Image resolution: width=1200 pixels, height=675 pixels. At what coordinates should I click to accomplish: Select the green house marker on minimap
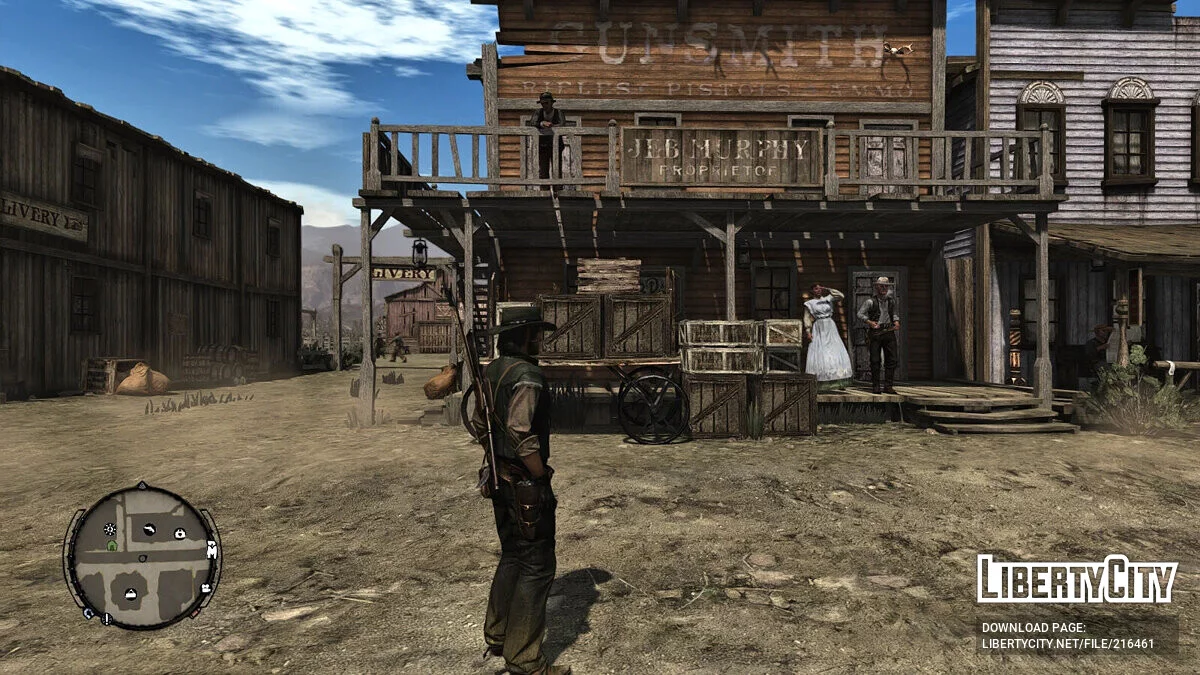(111, 545)
